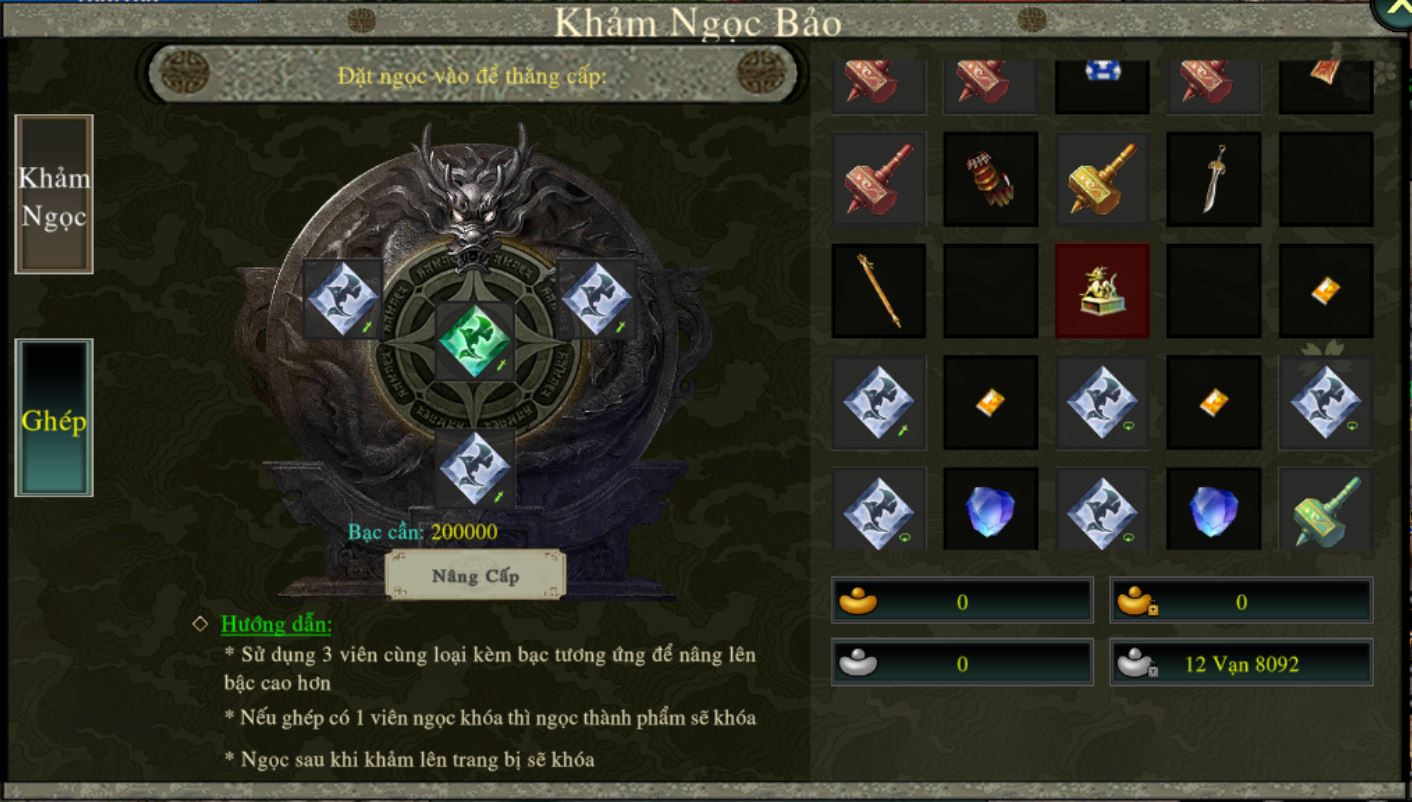The width and height of the screenshot is (1412, 802).
Task: Switch to the Khảm Ngọc tab
Action: (54, 195)
